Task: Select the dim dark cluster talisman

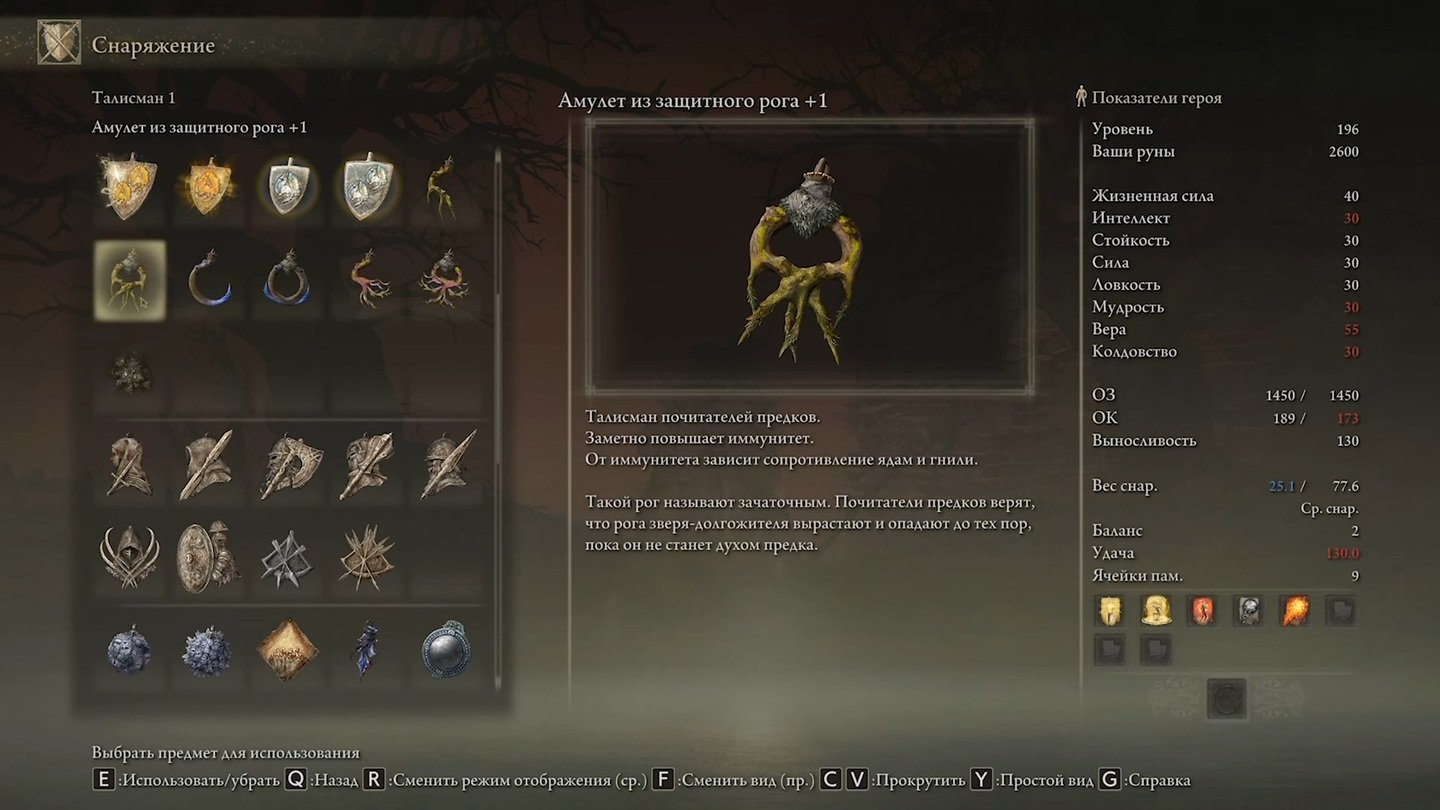Action: [130, 373]
